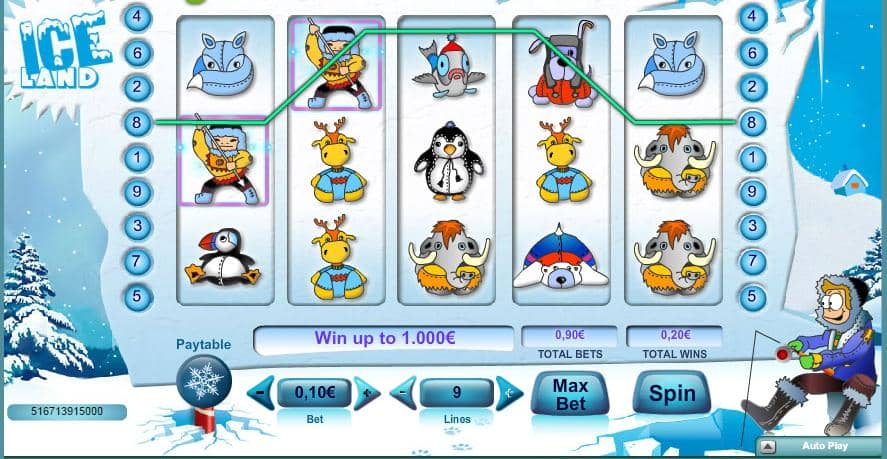Increase the bet amount
This screenshot has width=887, height=459.
367,393
